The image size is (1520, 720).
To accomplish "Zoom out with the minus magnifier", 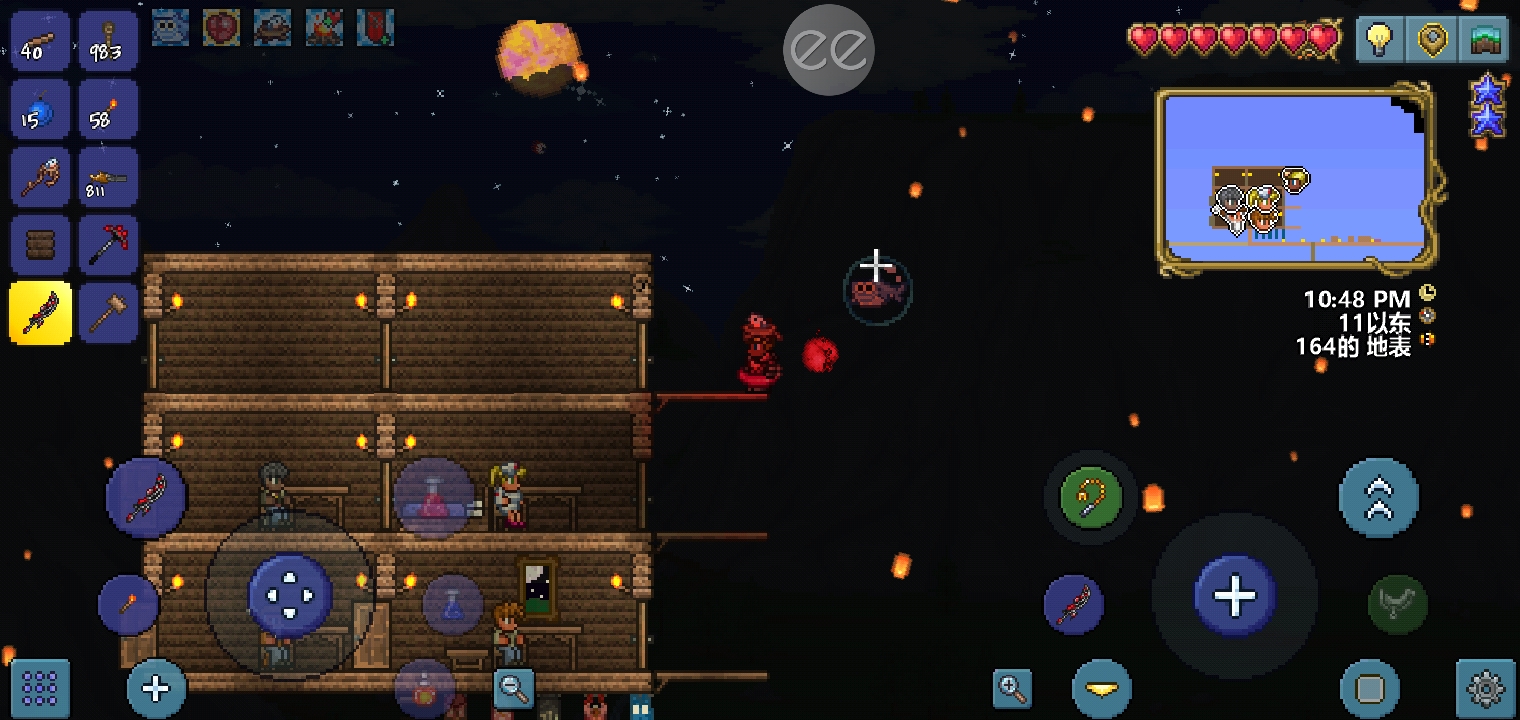I will tap(514, 686).
